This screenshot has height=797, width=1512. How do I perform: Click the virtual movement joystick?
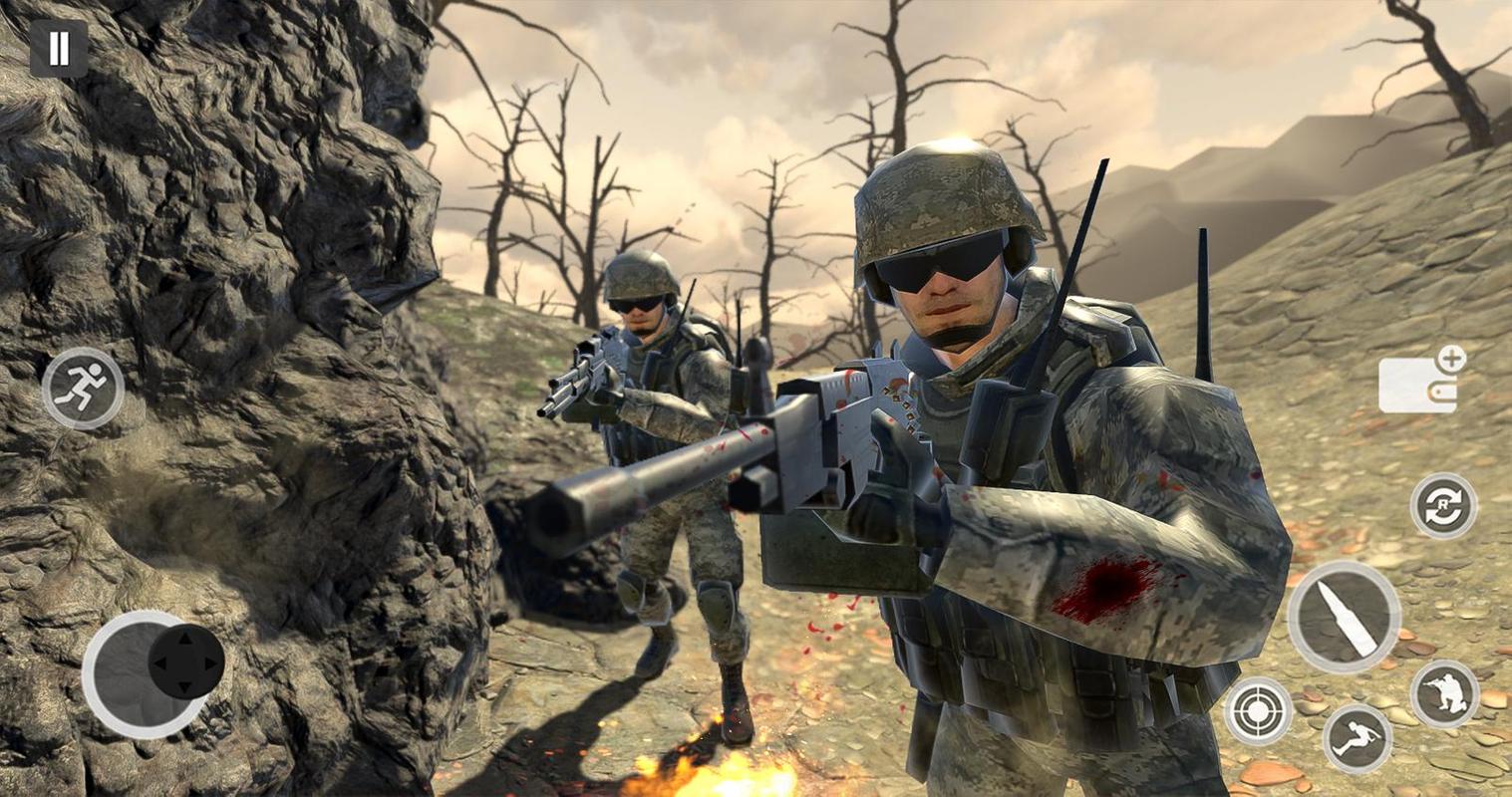point(151,674)
